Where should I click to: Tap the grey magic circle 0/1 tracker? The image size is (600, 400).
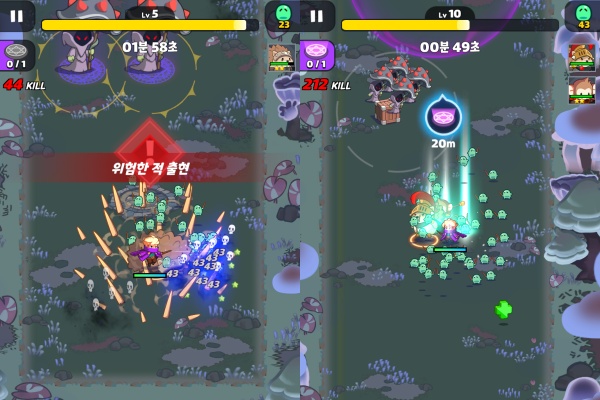point(17,54)
